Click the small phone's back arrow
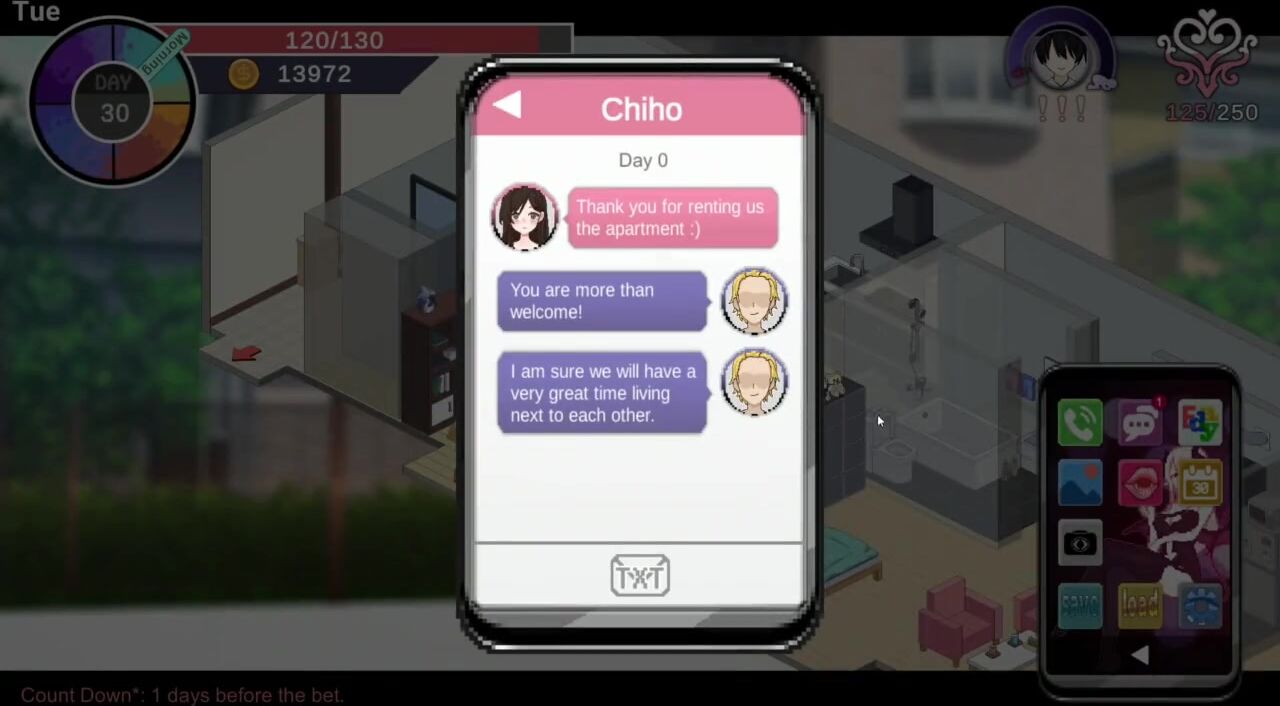The width and height of the screenshot is (1280, 706). pyautogui.click(x=1140, y=655)
